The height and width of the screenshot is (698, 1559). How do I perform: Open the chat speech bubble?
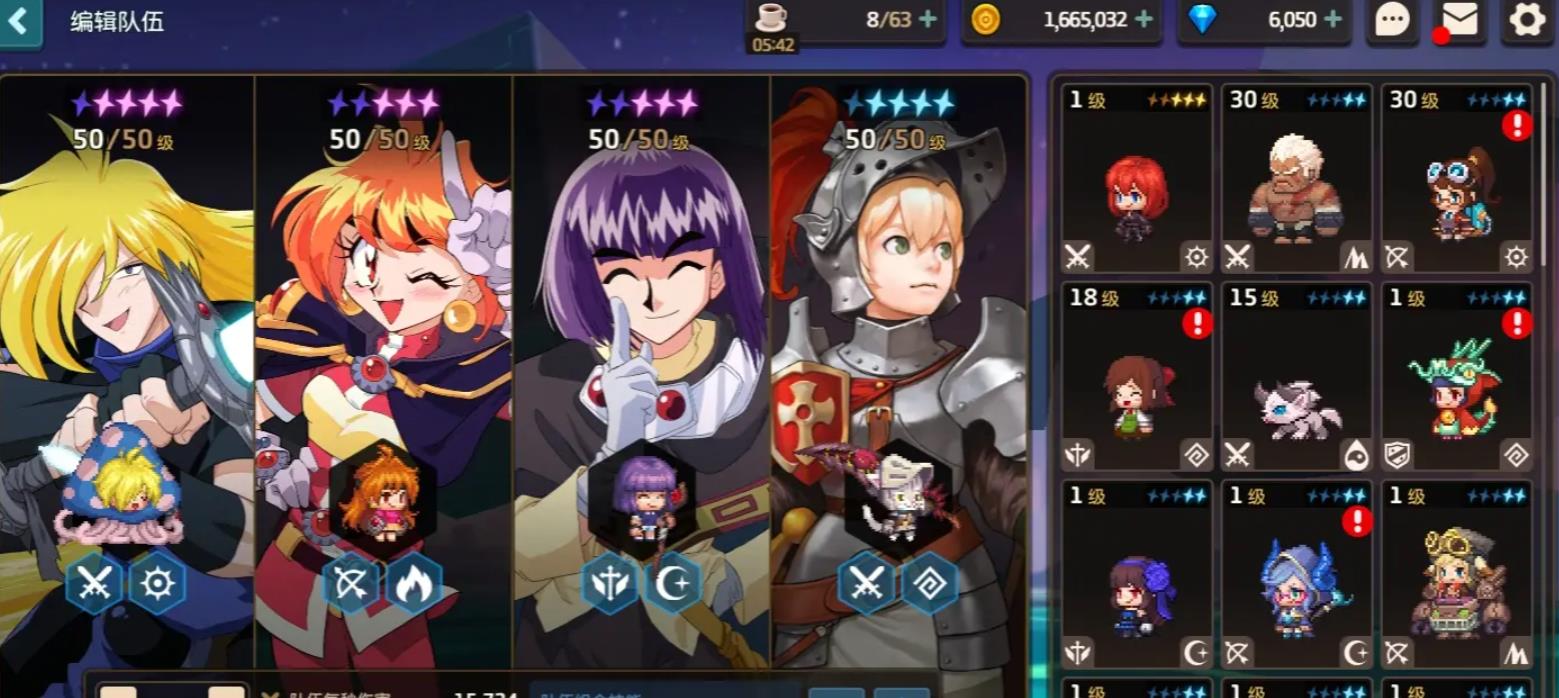click(x=1393, y=20)
